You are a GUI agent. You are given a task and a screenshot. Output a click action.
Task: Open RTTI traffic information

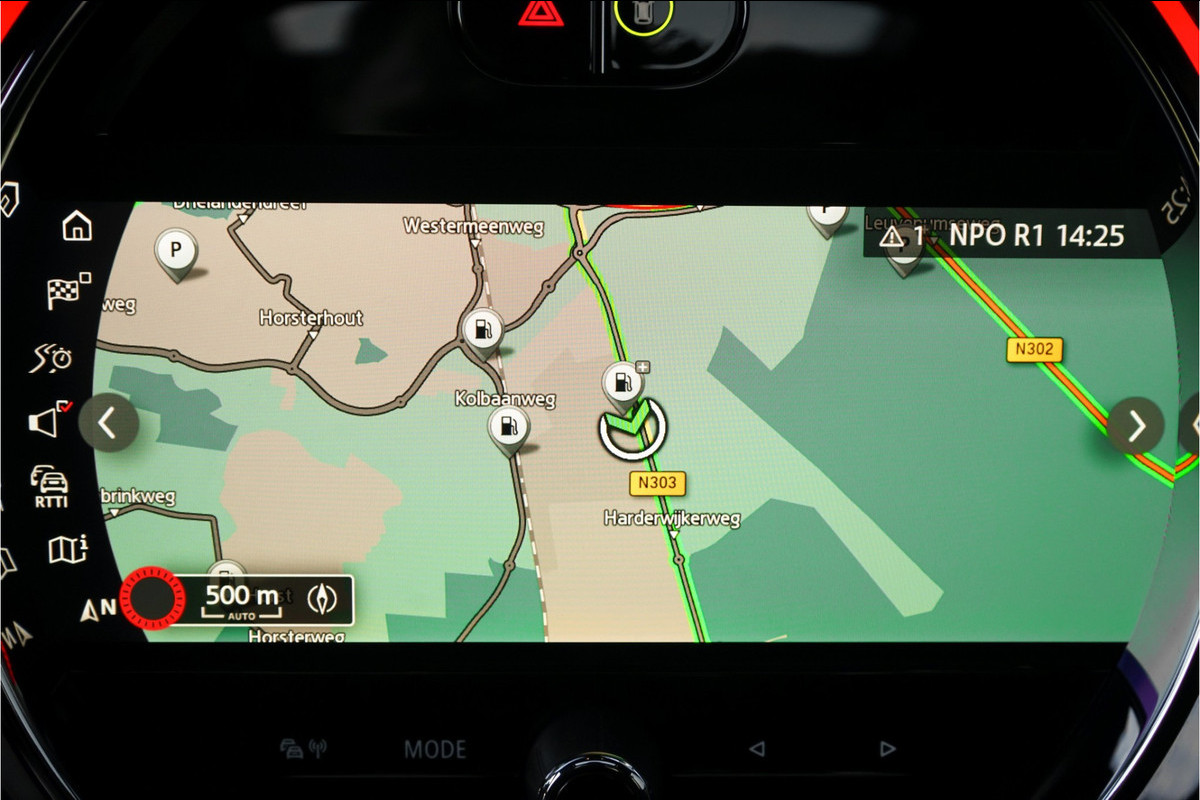[x=50, y=485]
